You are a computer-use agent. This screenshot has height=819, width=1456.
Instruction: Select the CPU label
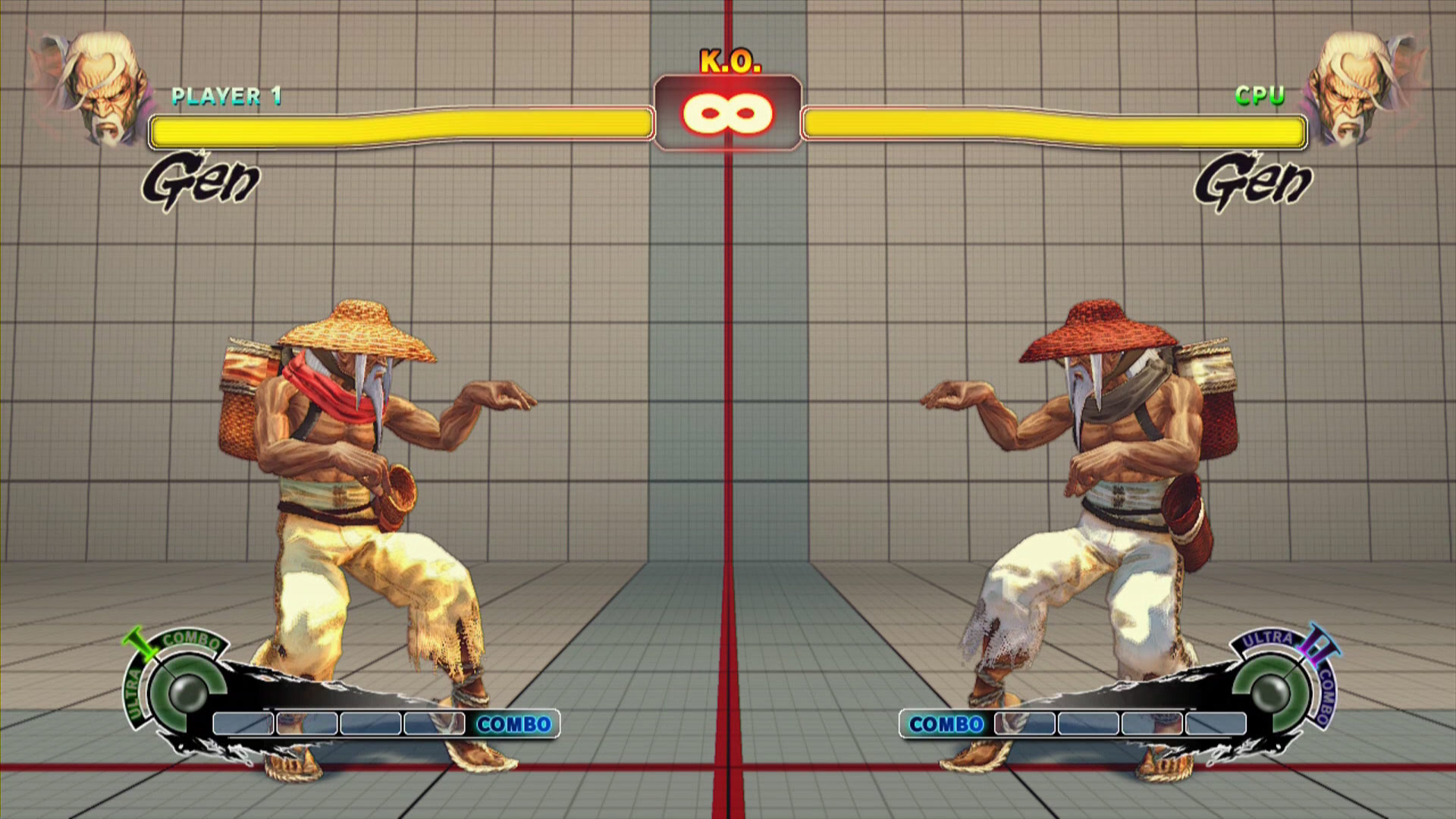point(1260,94)
